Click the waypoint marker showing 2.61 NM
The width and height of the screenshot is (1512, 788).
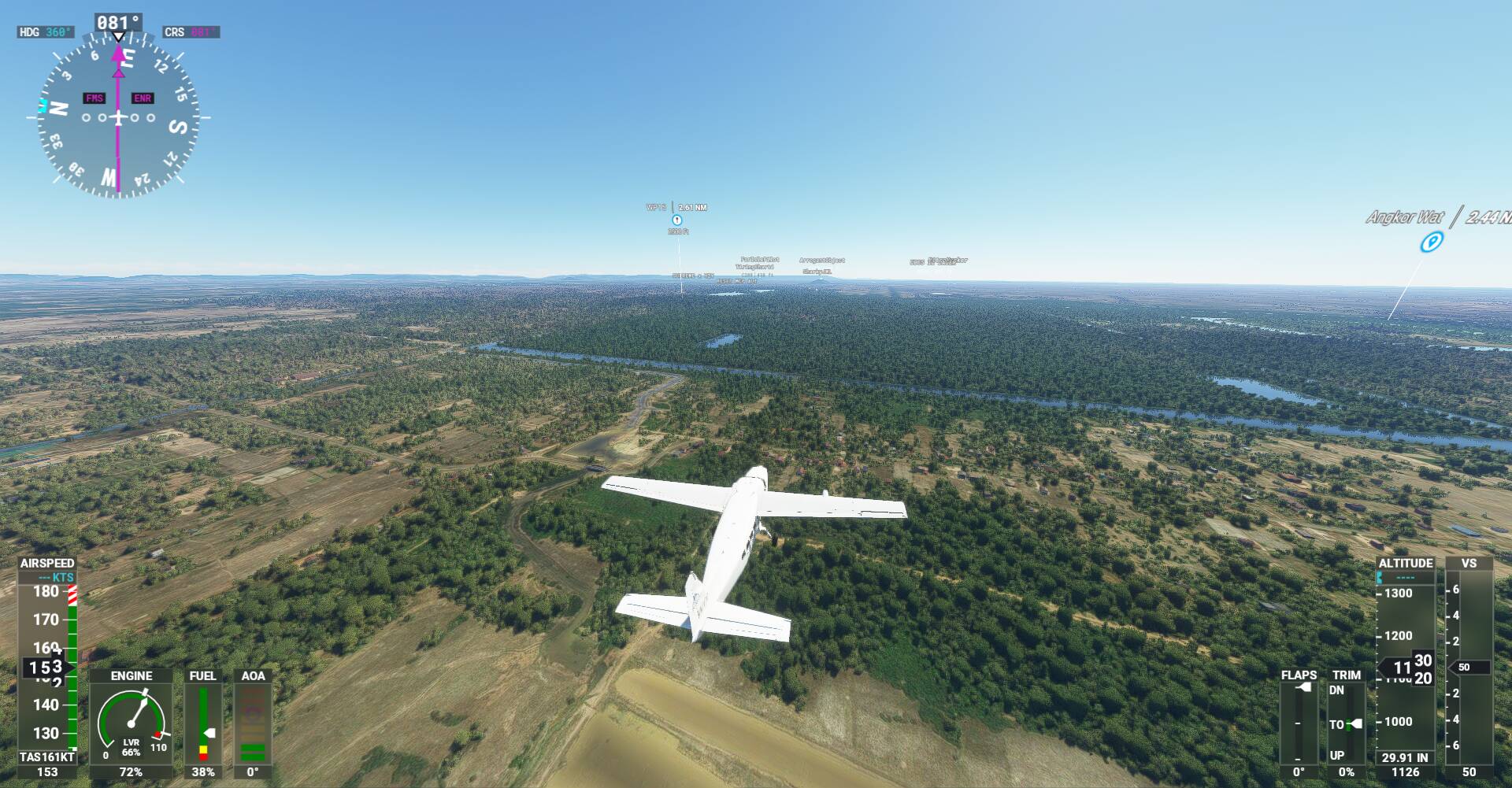pyautogui.click(x=676, y=220)
